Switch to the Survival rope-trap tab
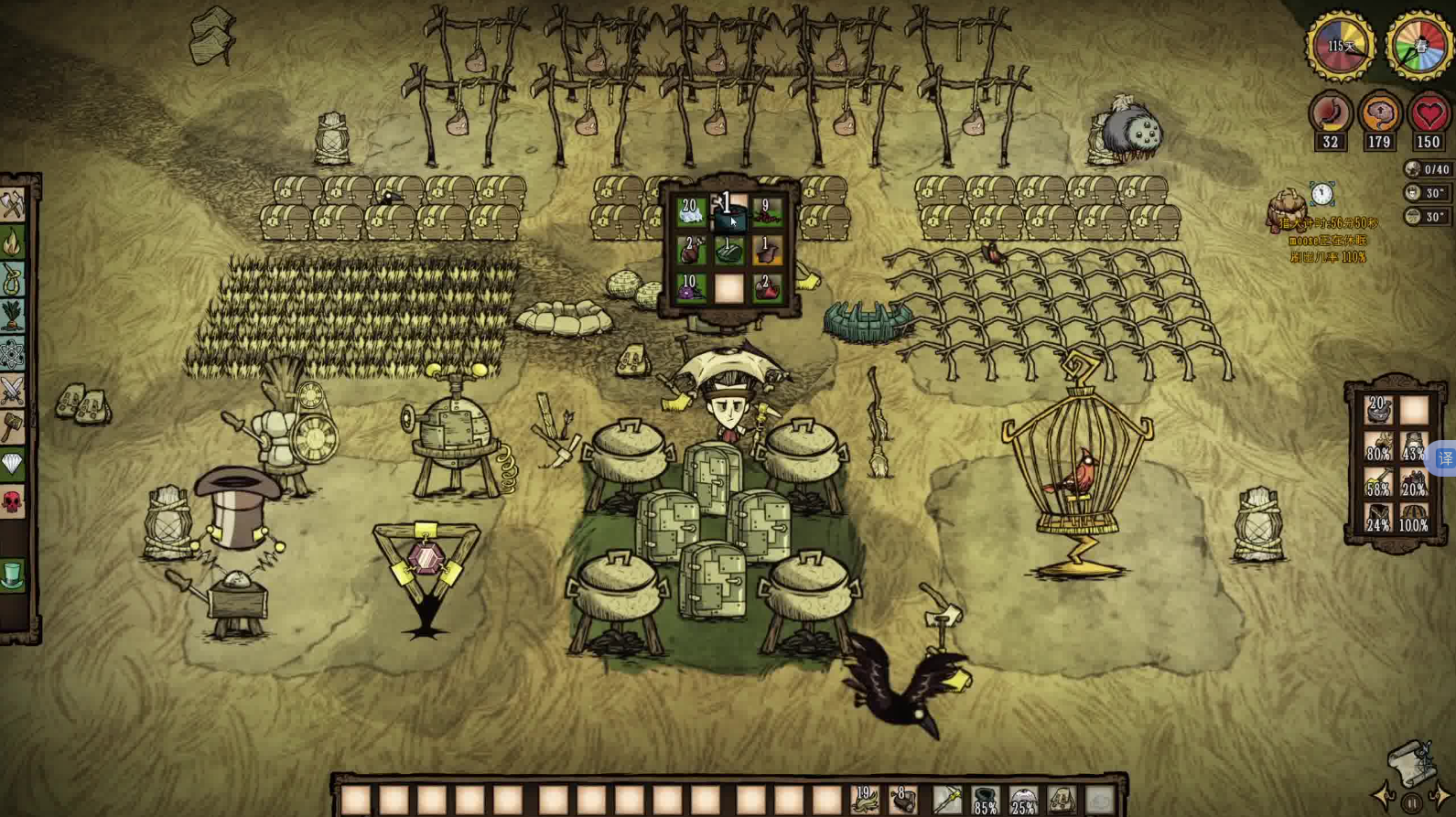Viewport: 1456px width, 817px height. coord(12,279)
